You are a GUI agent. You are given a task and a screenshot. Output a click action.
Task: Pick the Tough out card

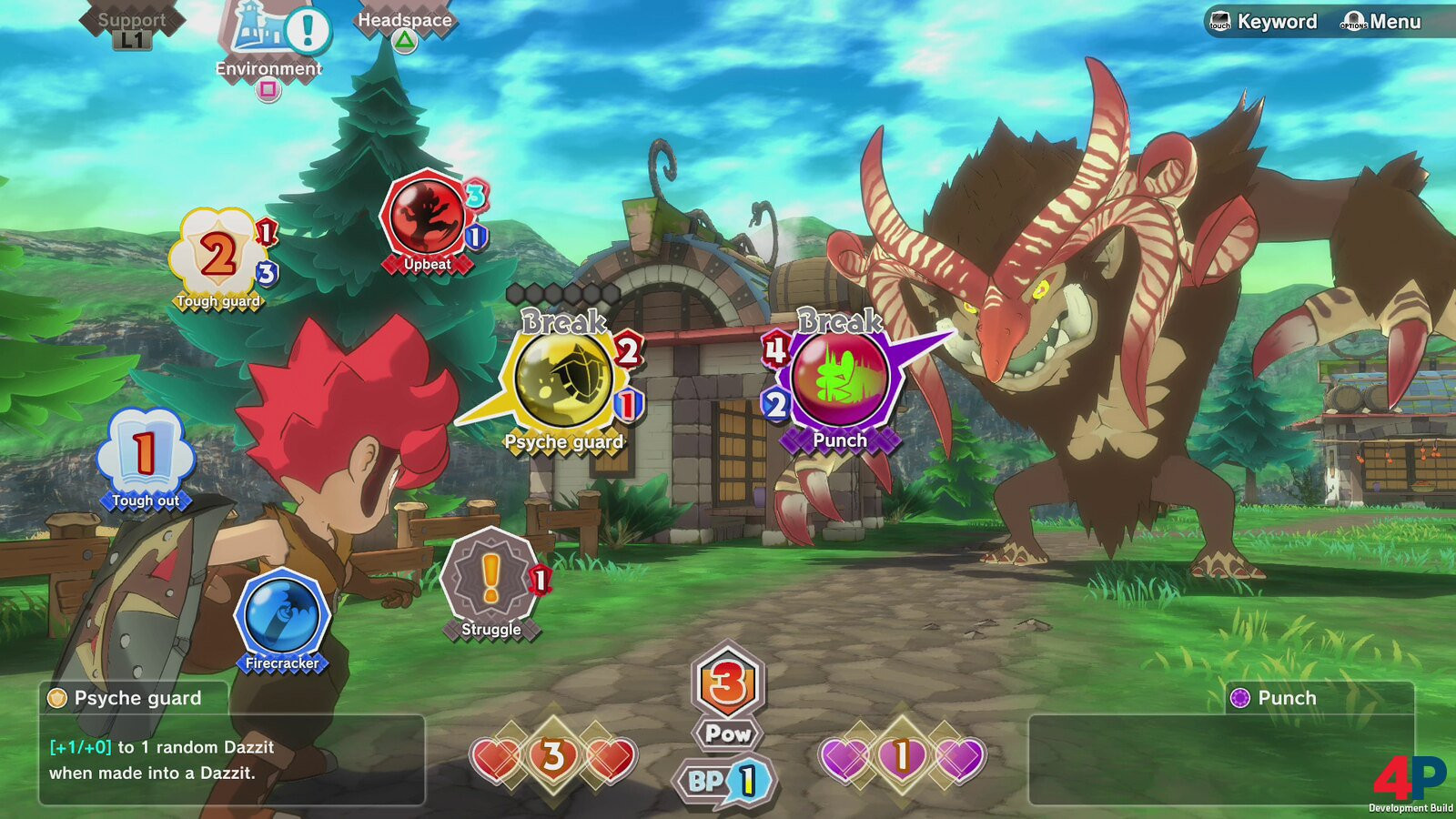[145, 453]
